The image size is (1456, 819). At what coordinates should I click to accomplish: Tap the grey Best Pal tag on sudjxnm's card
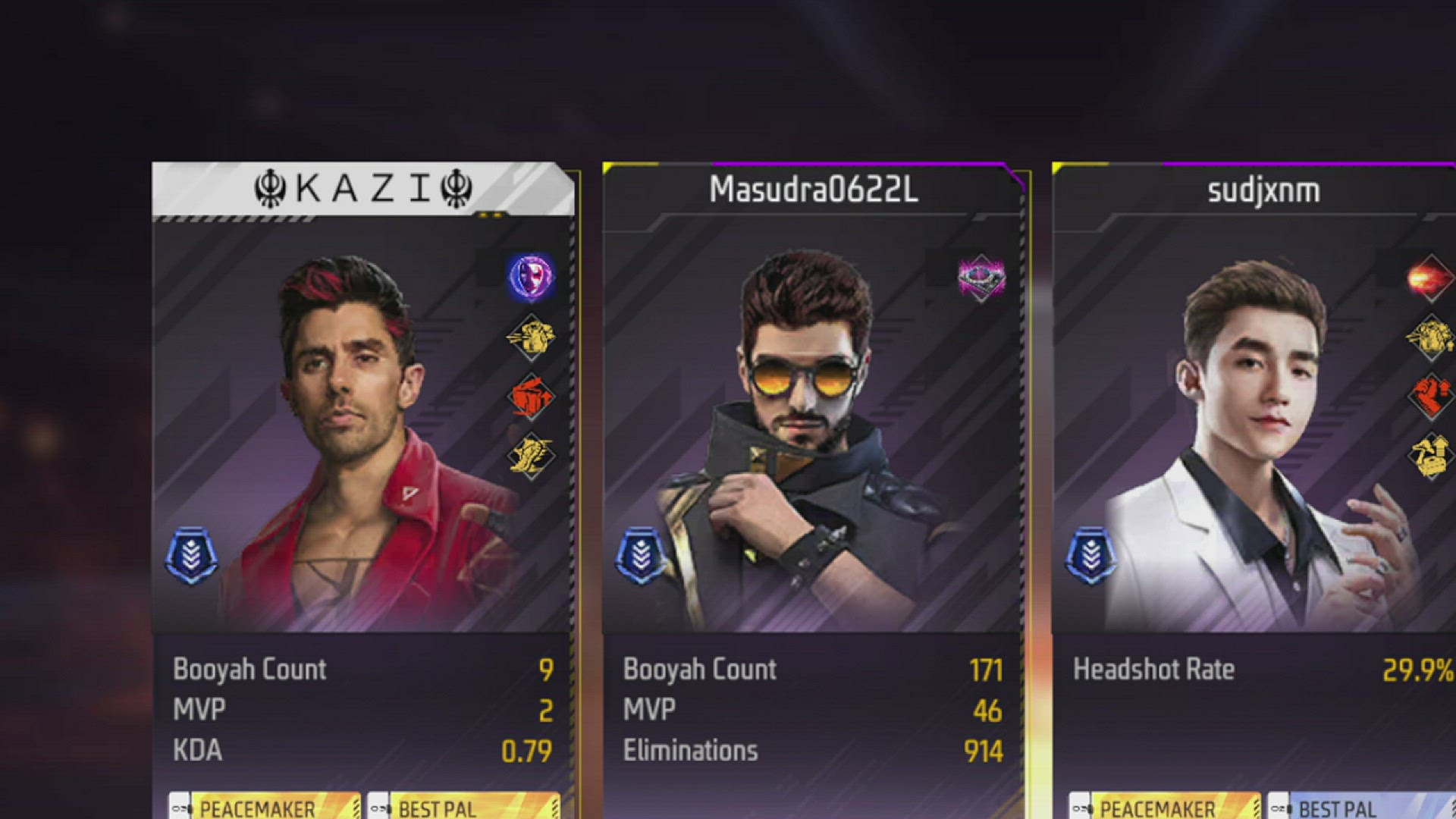pos(1361,807)
